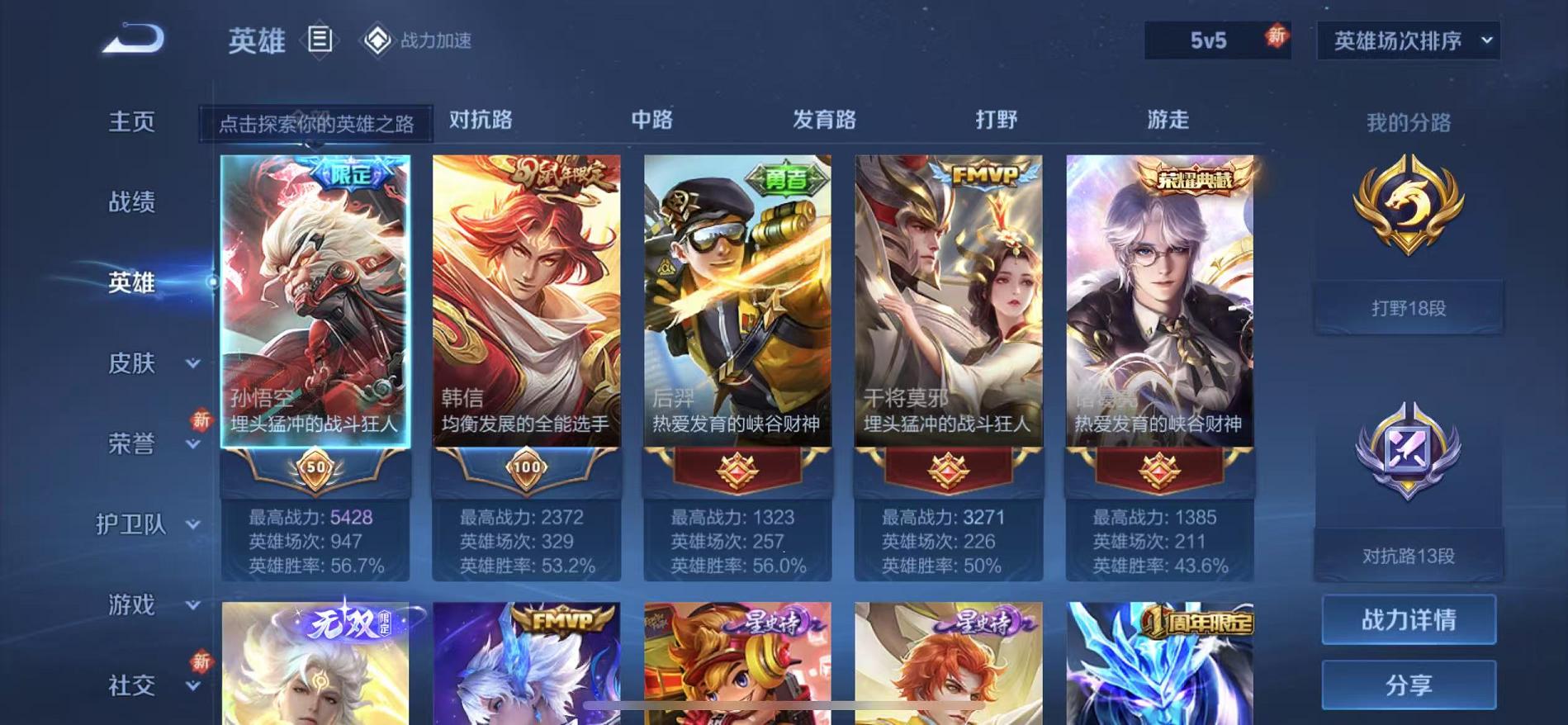Switch to the 打野 tab

point(995,120)
